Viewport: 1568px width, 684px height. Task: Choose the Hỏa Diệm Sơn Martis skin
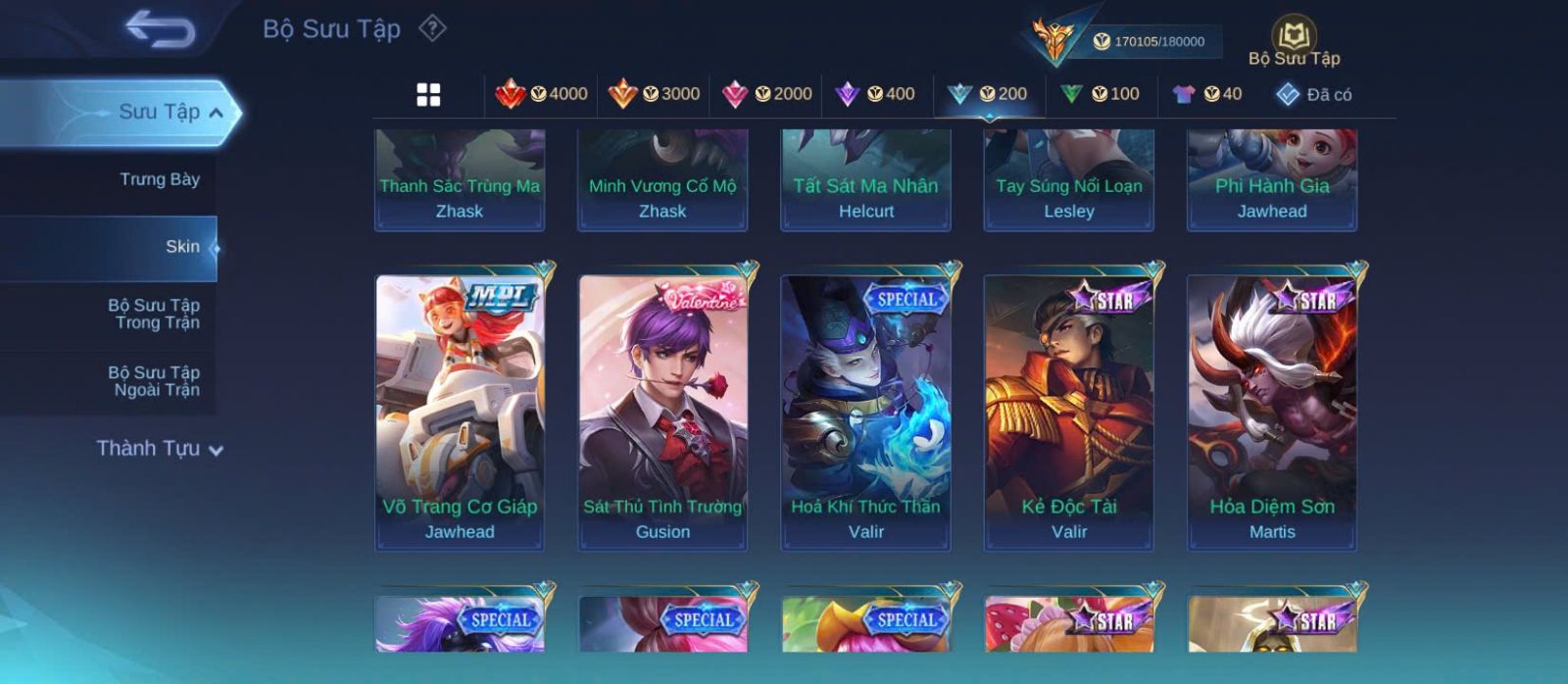(1272, 412)
